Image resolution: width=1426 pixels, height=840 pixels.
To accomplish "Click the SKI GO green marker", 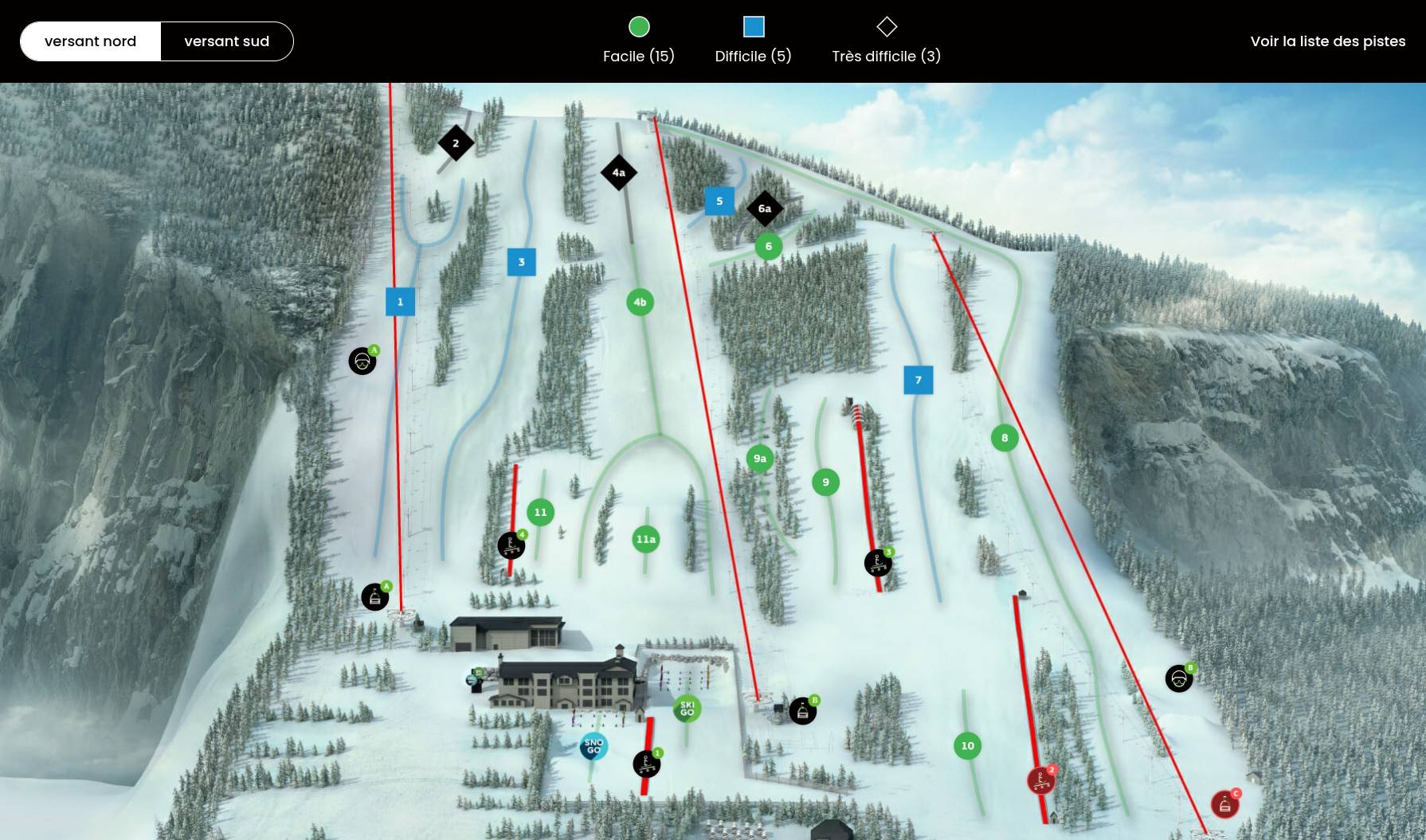I will click(687, 708).
